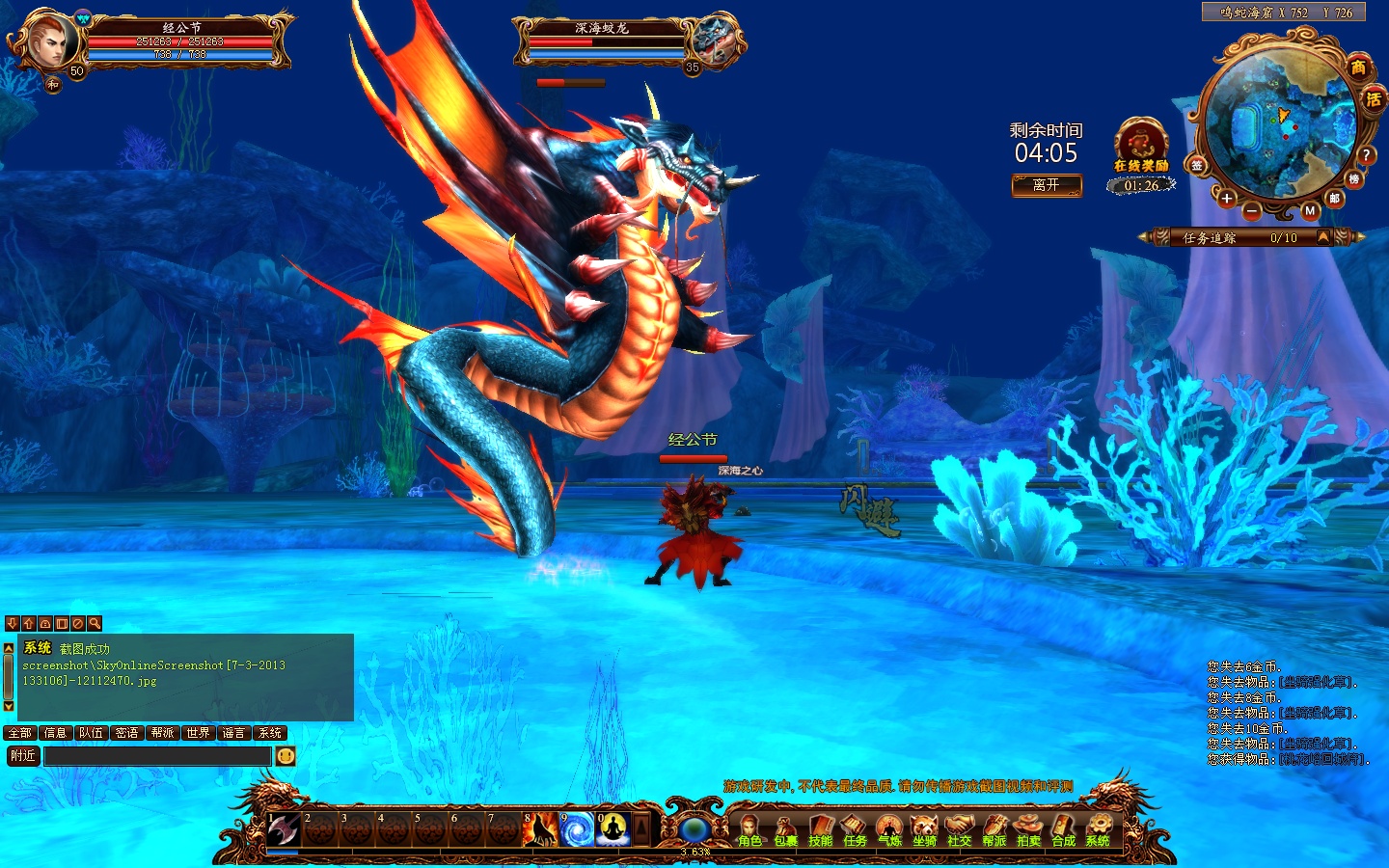The image size is (1389, 868).
Task: Open the 商 shop button by minimap
Action: coord(1358,68)
